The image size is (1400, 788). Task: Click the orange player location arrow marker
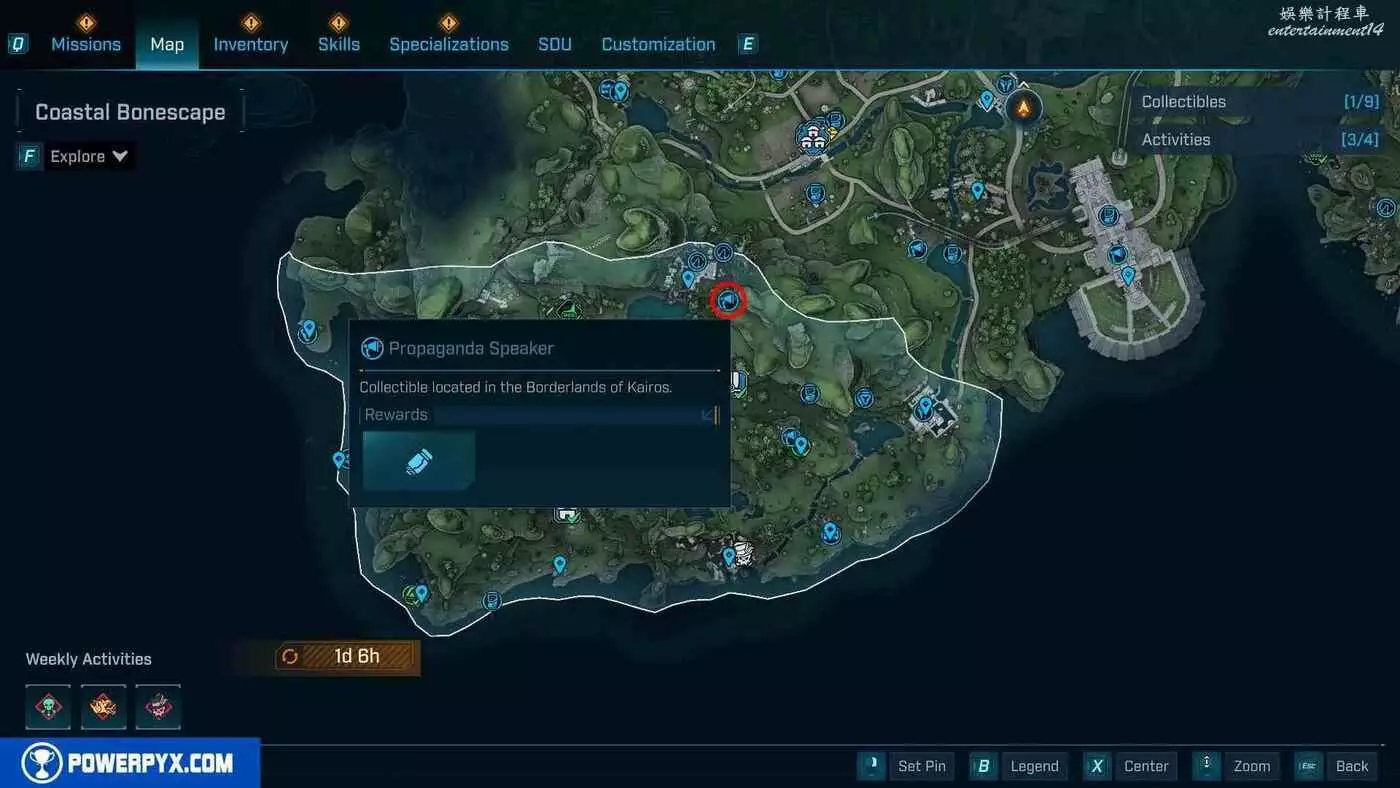click(x=1023, y=105)
